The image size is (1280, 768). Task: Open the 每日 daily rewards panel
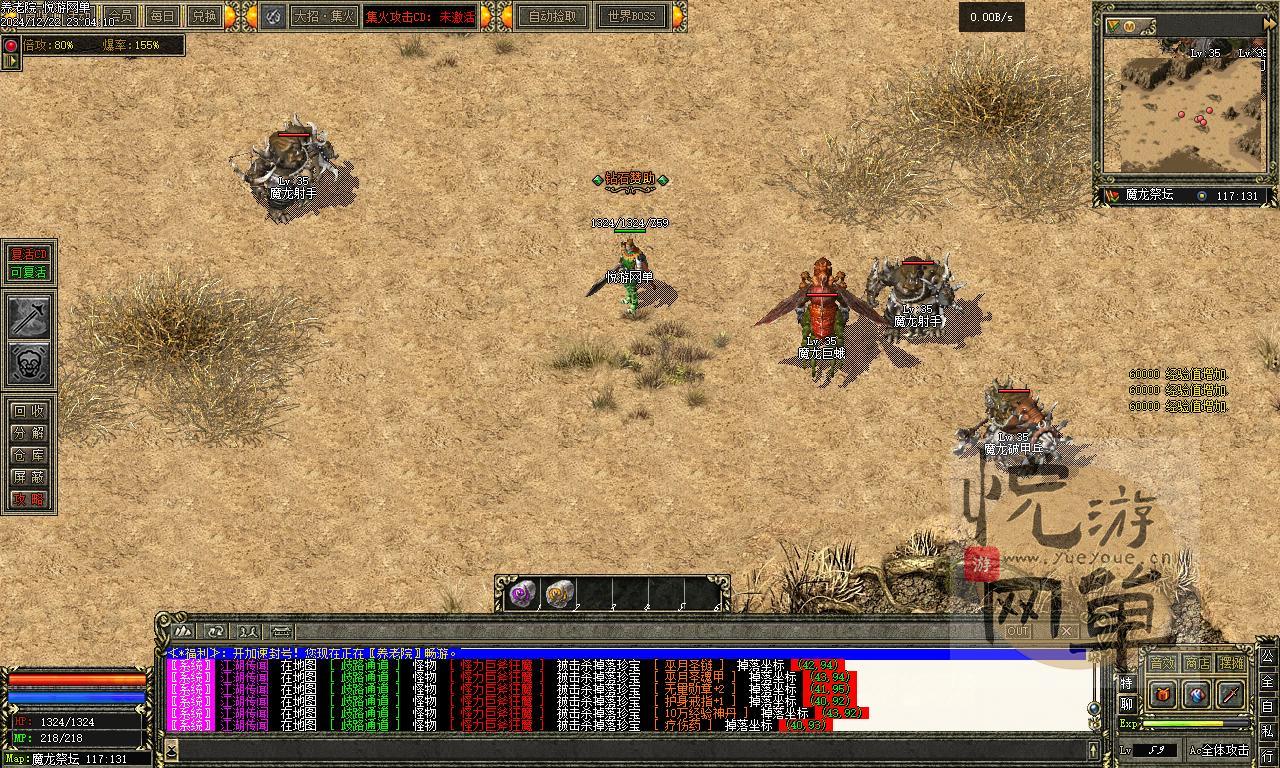pos(162,16)
